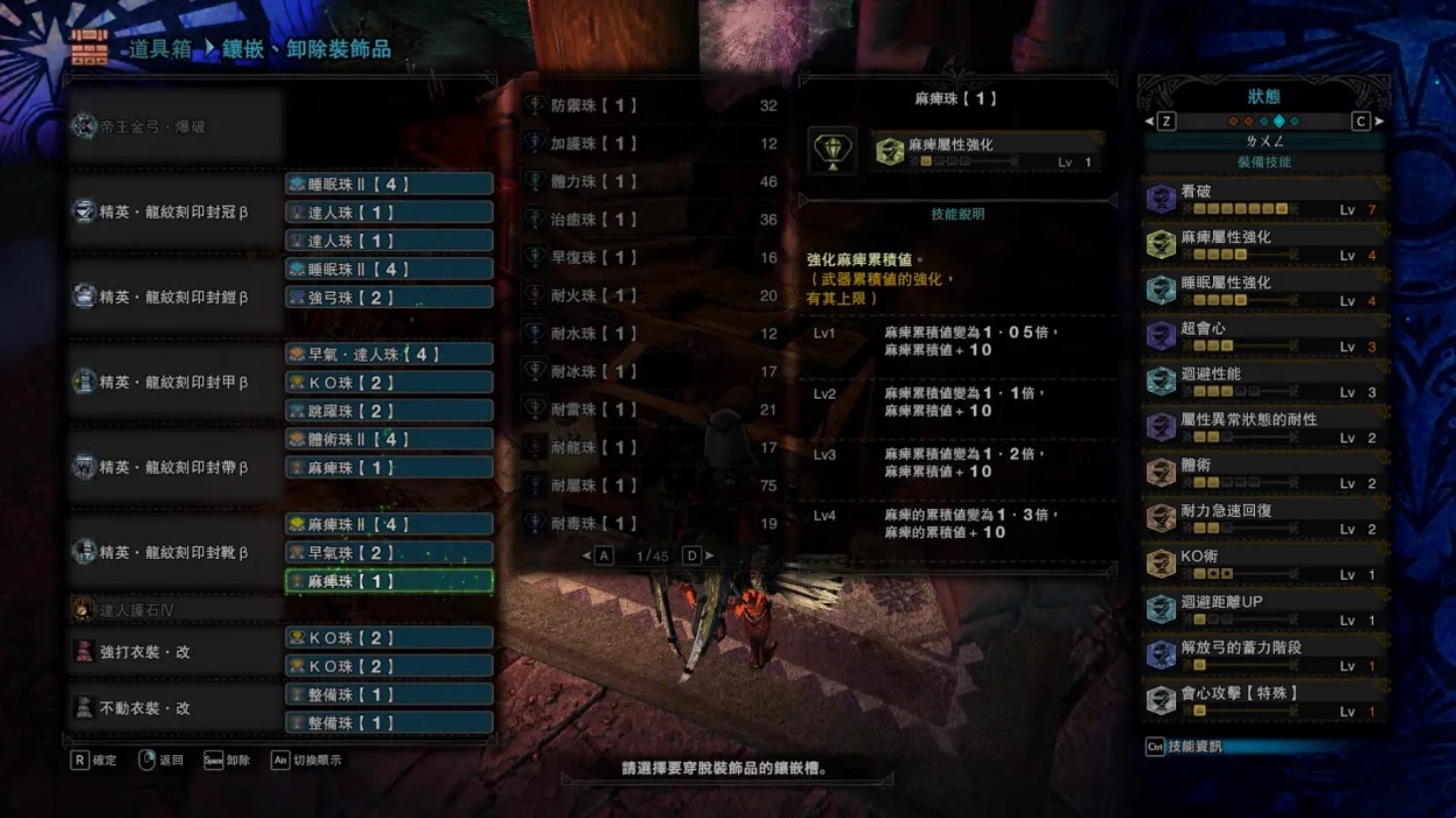Select the 超會心 skill icon

click(x=1160, y=335)
